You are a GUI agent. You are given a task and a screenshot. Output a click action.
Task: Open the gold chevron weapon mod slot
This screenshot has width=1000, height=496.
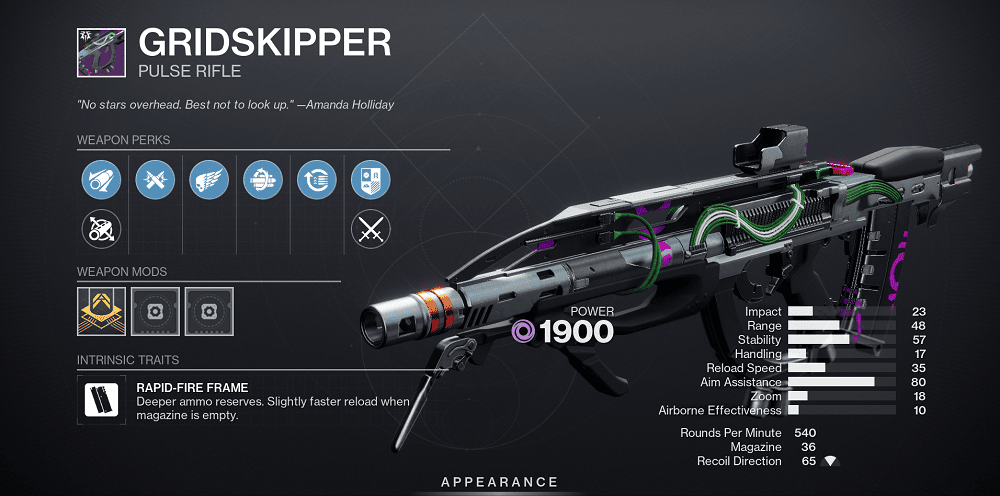click(101, 311)
